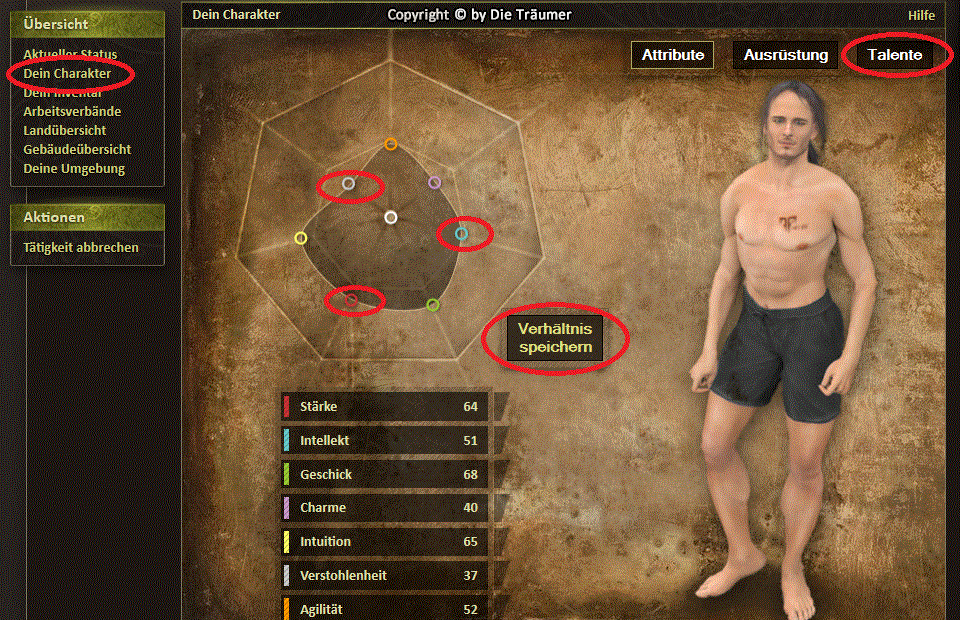960x620 pixels.
Task: Open the Hilfe link
Action: [x=921, y=15]
